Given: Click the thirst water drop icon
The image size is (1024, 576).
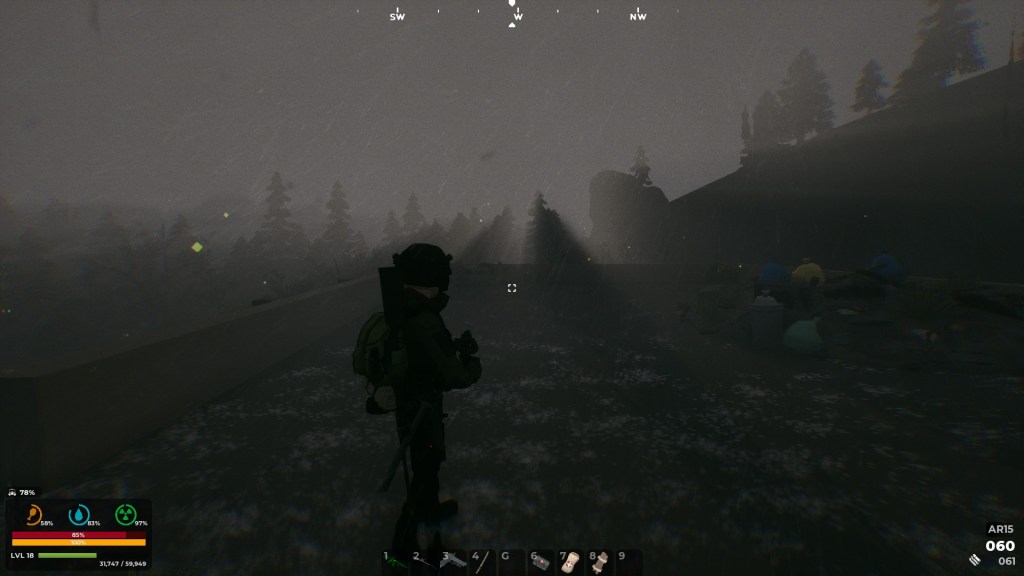Looking at the screenshot, I should click(x=78, y=515).
